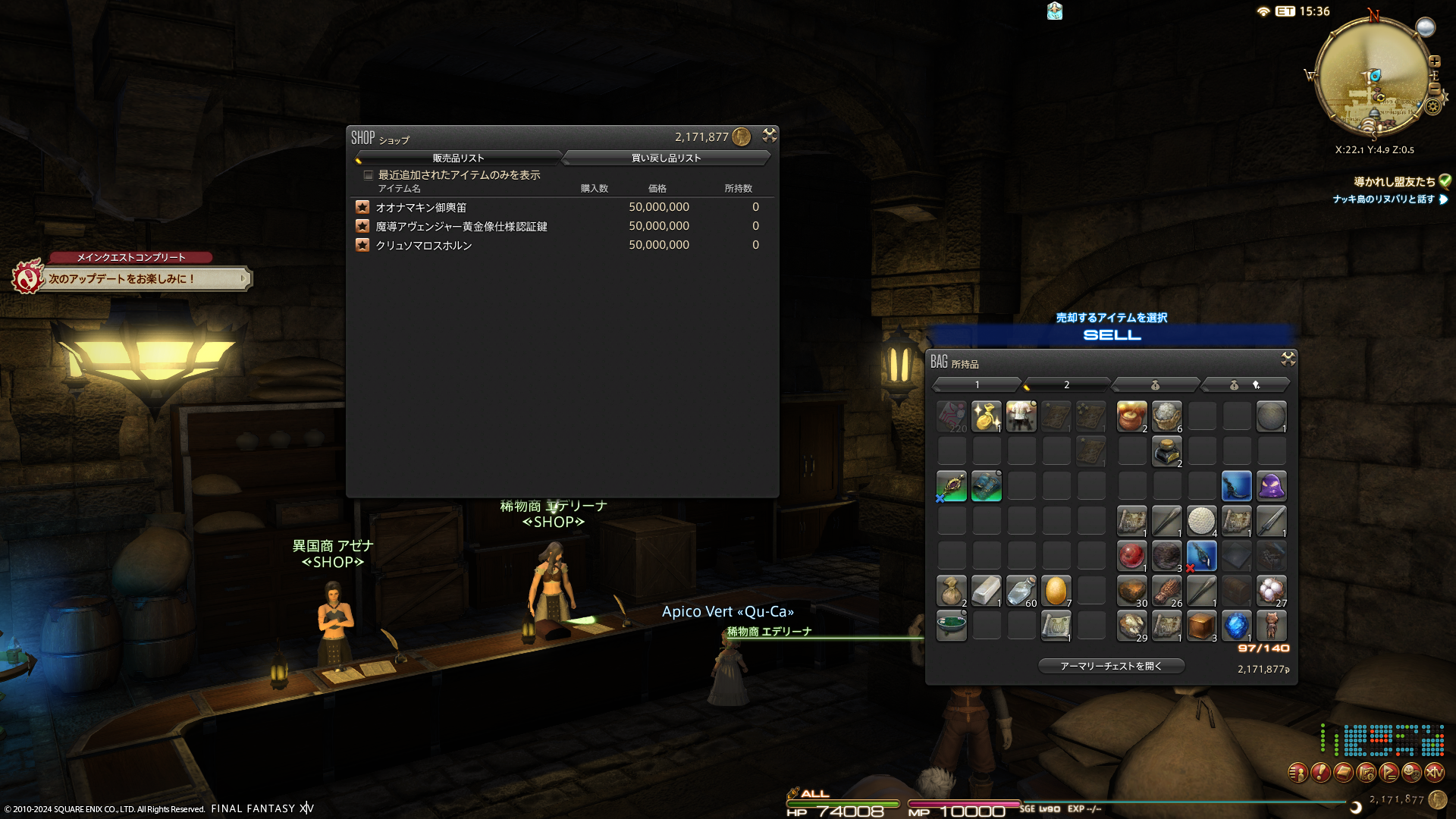Choose the クリュソマロスホルン listing

tap(423, 245)
